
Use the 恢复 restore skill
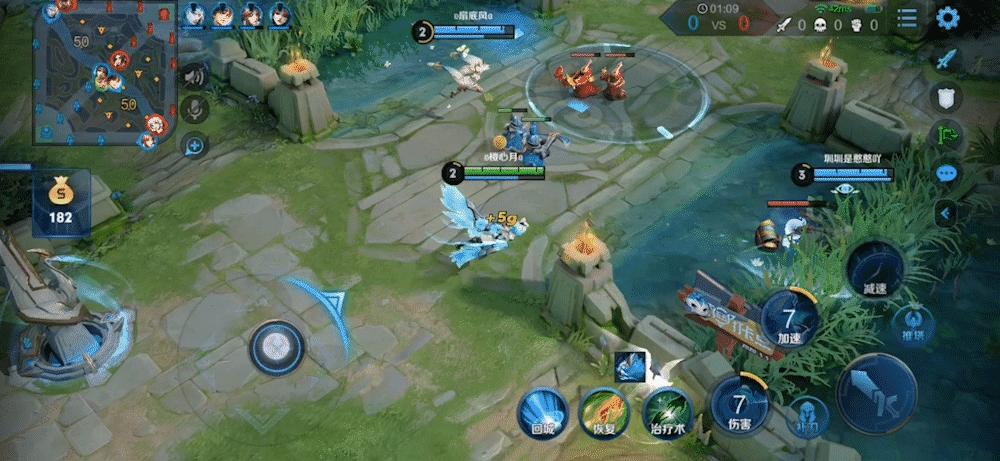coord(604,411)
